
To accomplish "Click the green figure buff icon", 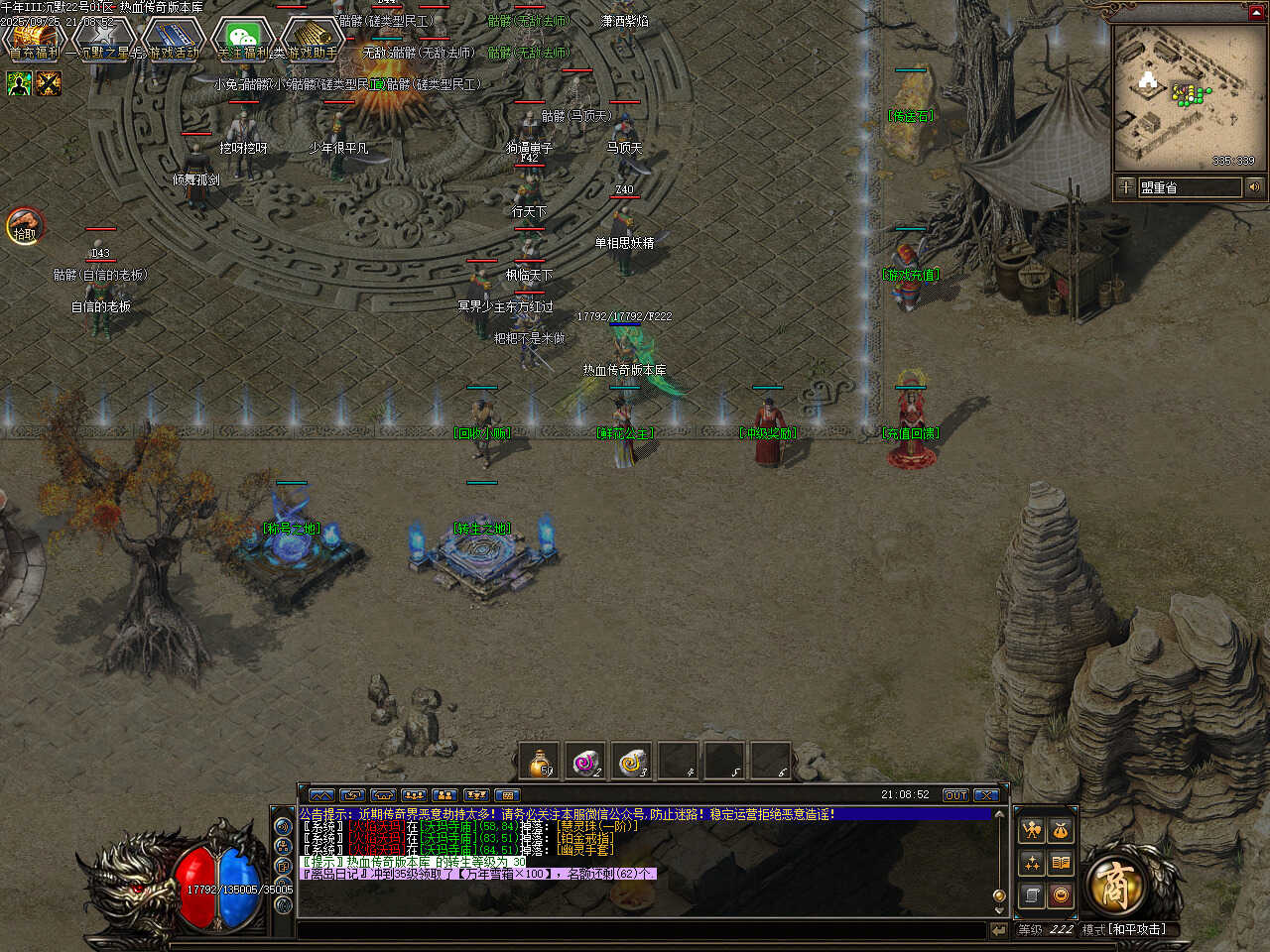I will (x=19, y=84).
